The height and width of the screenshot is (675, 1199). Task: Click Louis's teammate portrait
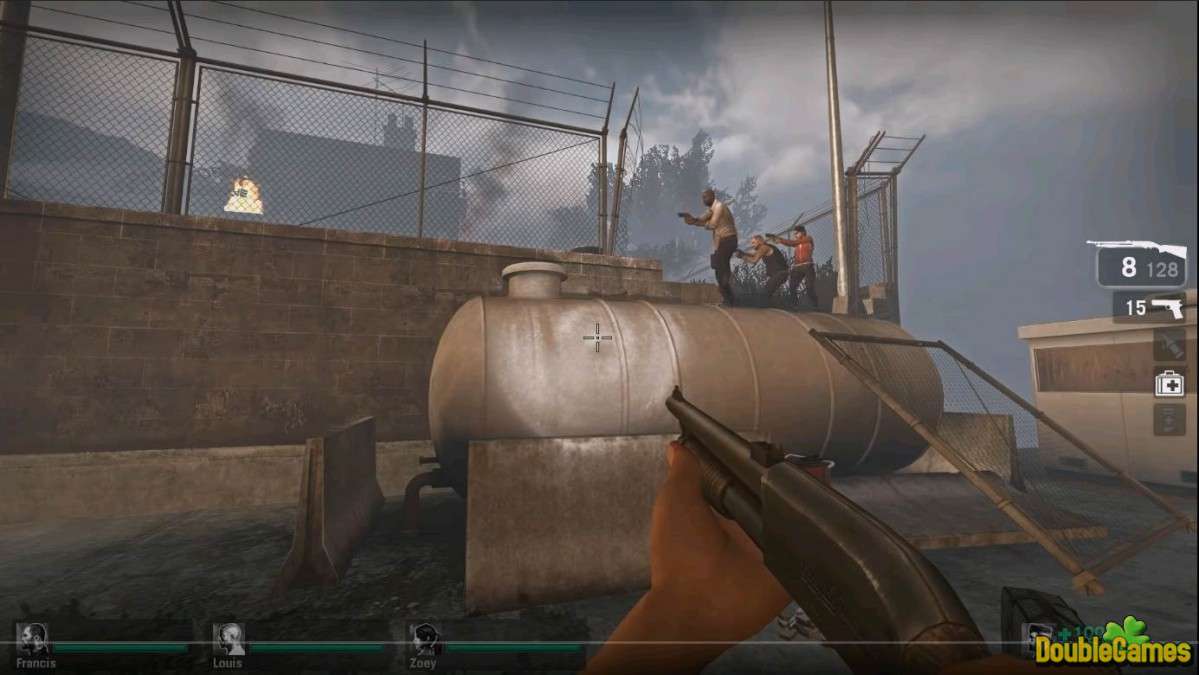229,639
